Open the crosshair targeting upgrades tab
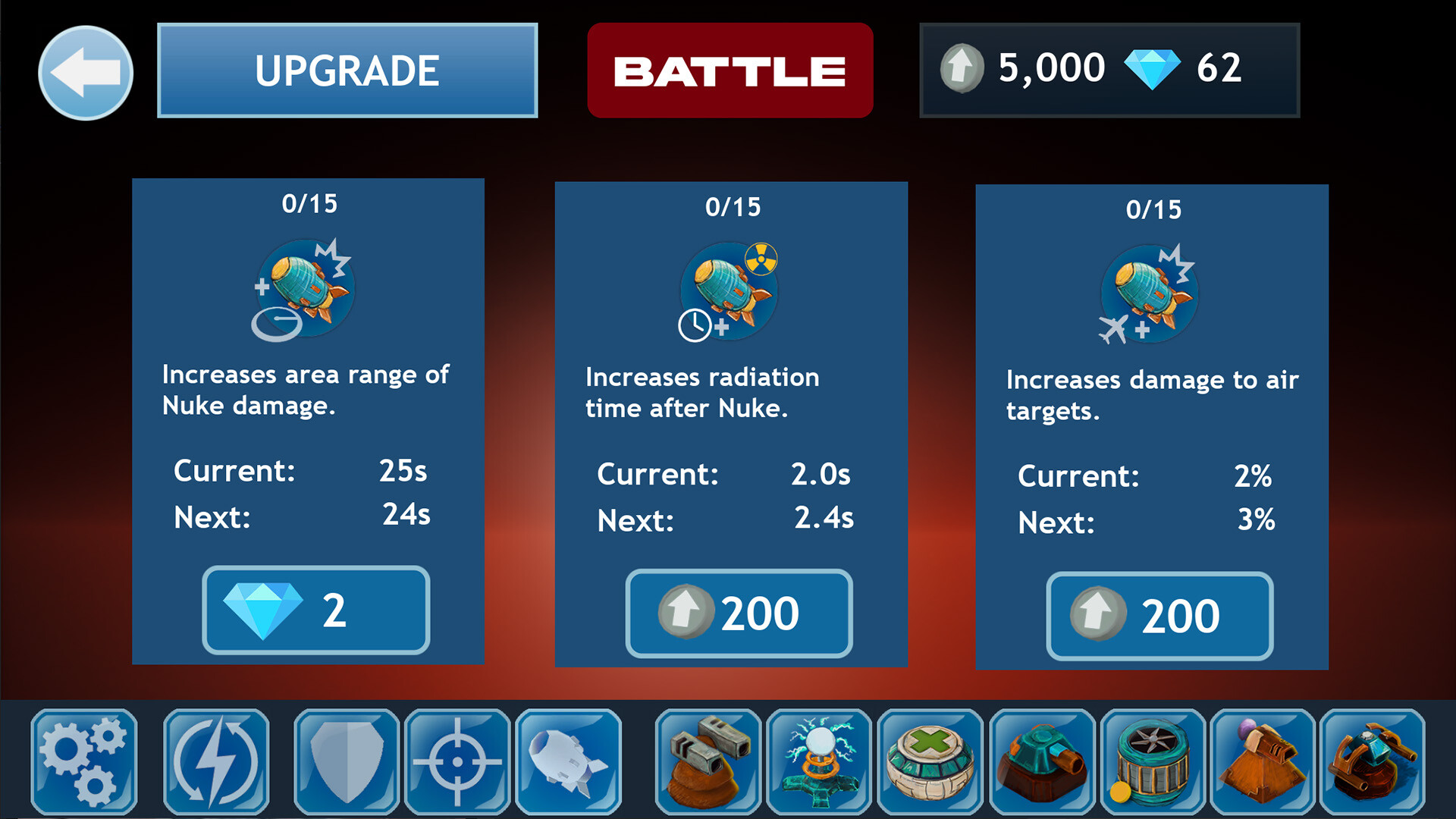1456x819 pixels. click(457, 762)
